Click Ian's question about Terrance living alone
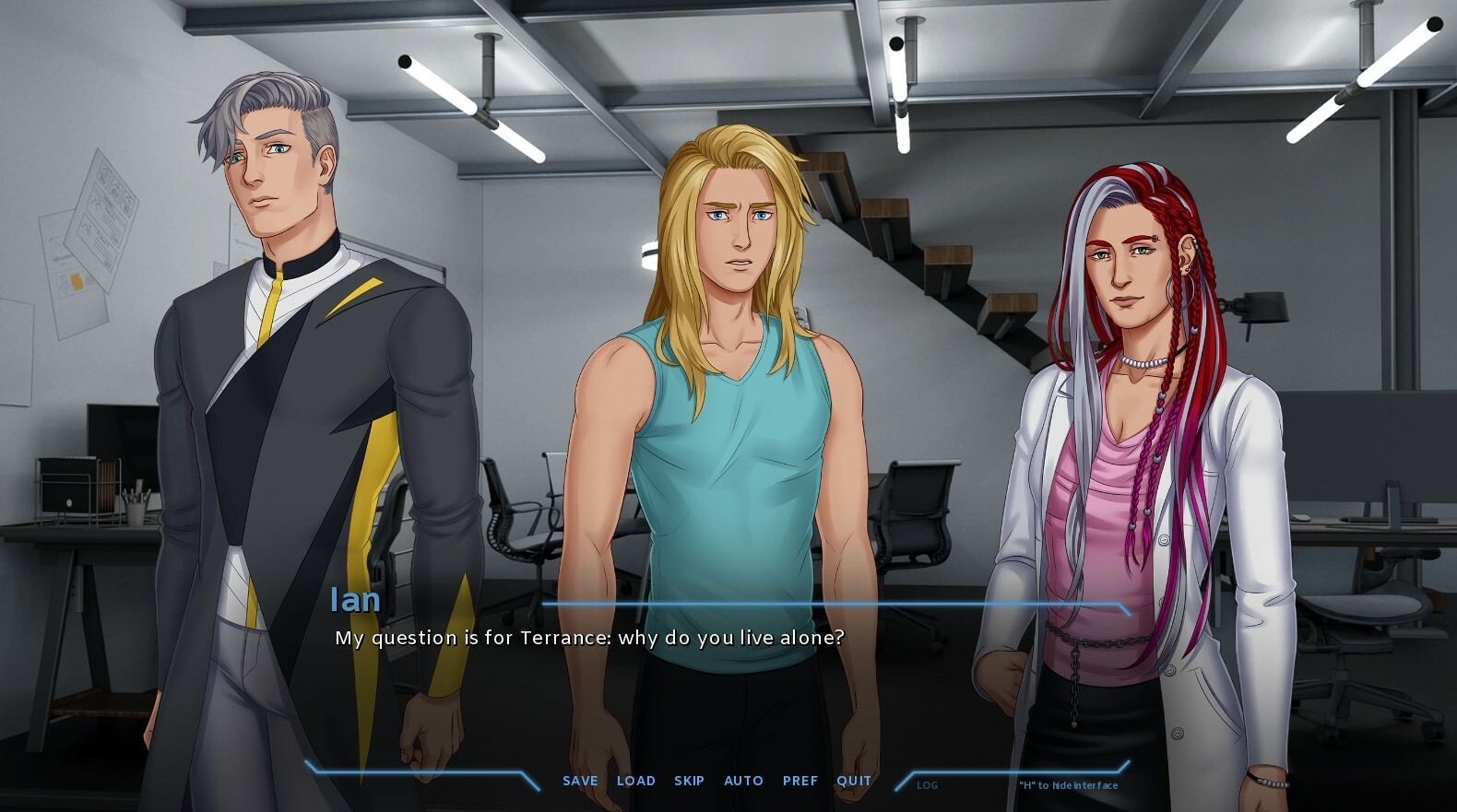Screen dimensions: 1457x812 pyautogui.click(x=590, y=637)
